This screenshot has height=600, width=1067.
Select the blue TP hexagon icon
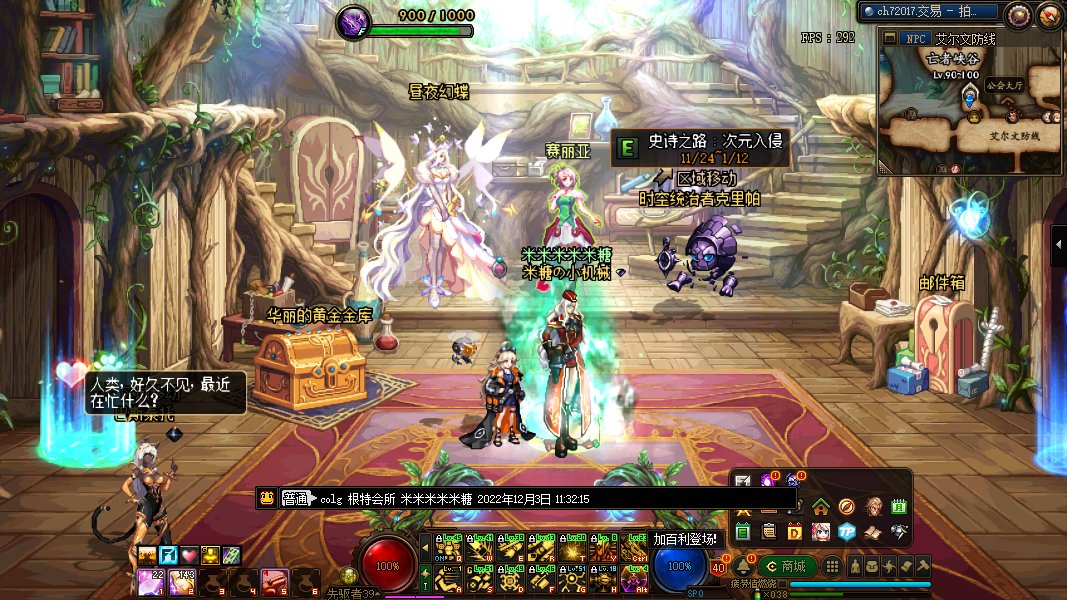pos(847,531)
